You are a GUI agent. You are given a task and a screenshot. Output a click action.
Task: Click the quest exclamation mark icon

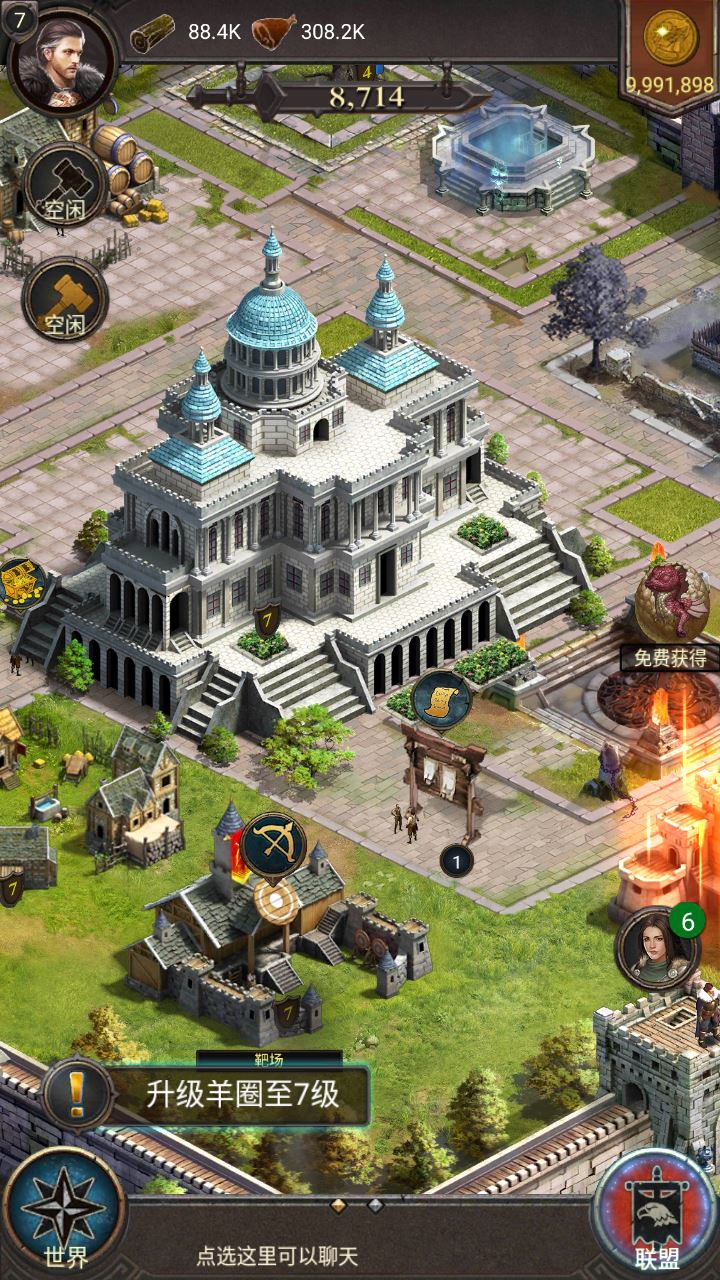tap(77, 1095)
